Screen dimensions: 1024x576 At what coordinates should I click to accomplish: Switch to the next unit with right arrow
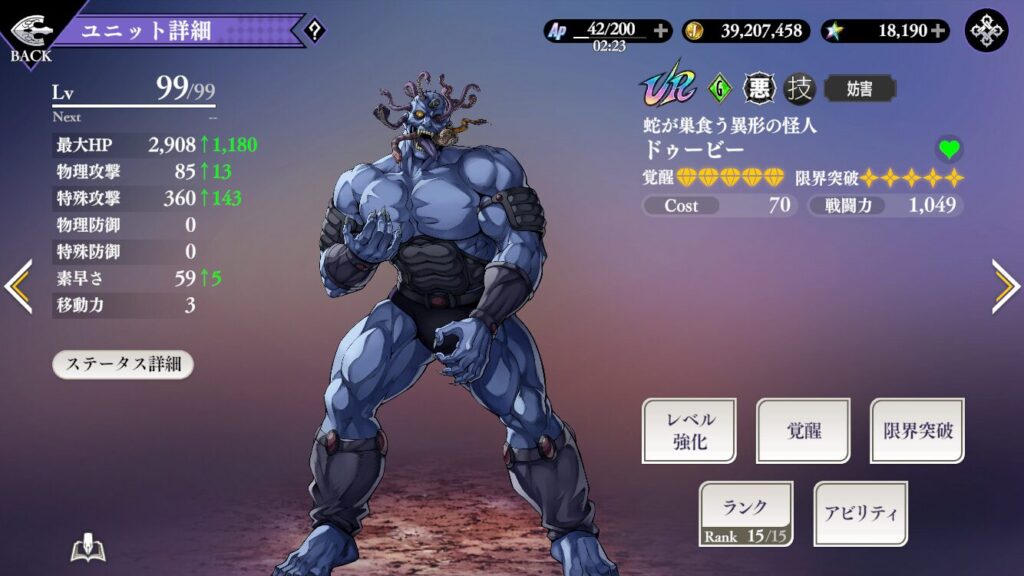pos(1004,286)
